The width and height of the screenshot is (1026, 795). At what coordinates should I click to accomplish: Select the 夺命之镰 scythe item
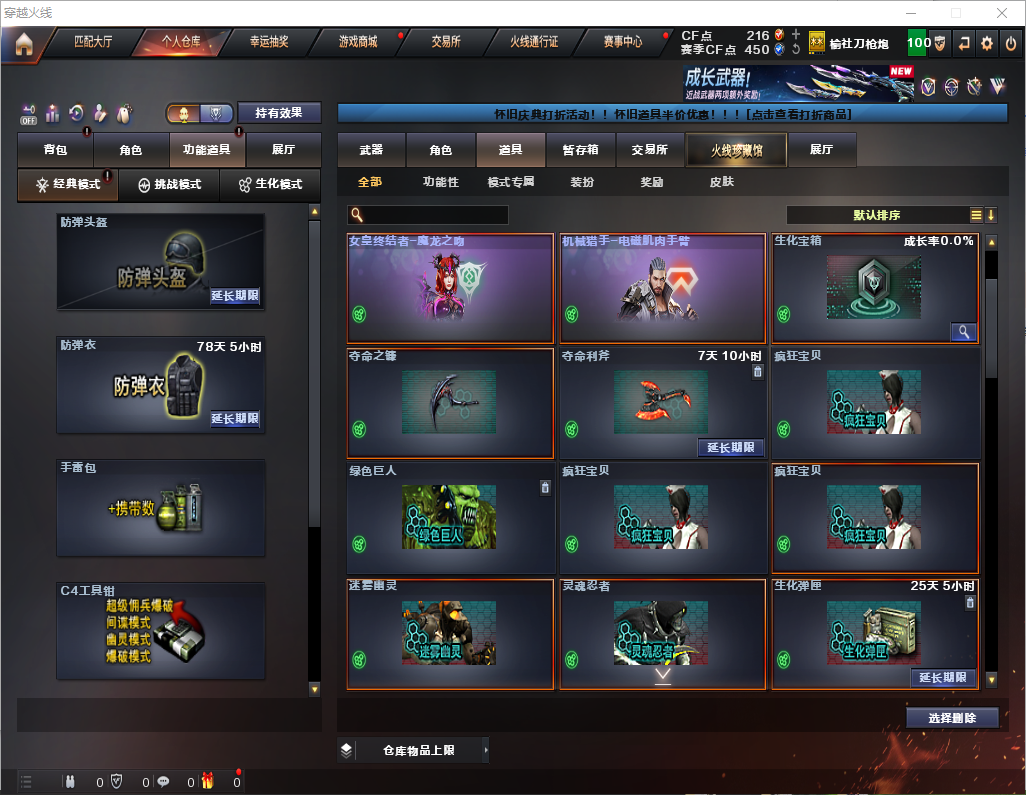pos(450,402)
